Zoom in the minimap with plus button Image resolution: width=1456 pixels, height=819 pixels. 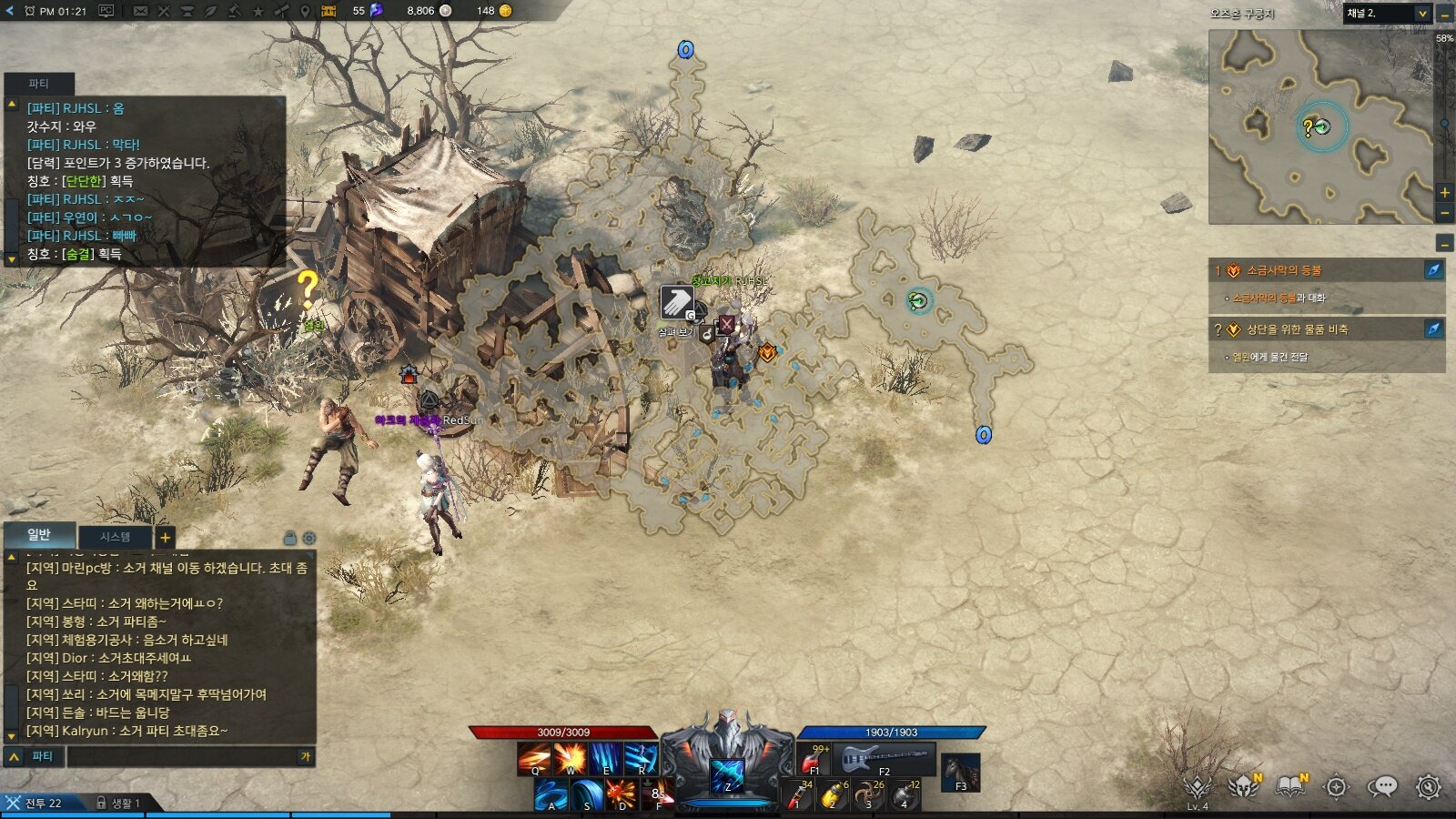(1444, 193)
